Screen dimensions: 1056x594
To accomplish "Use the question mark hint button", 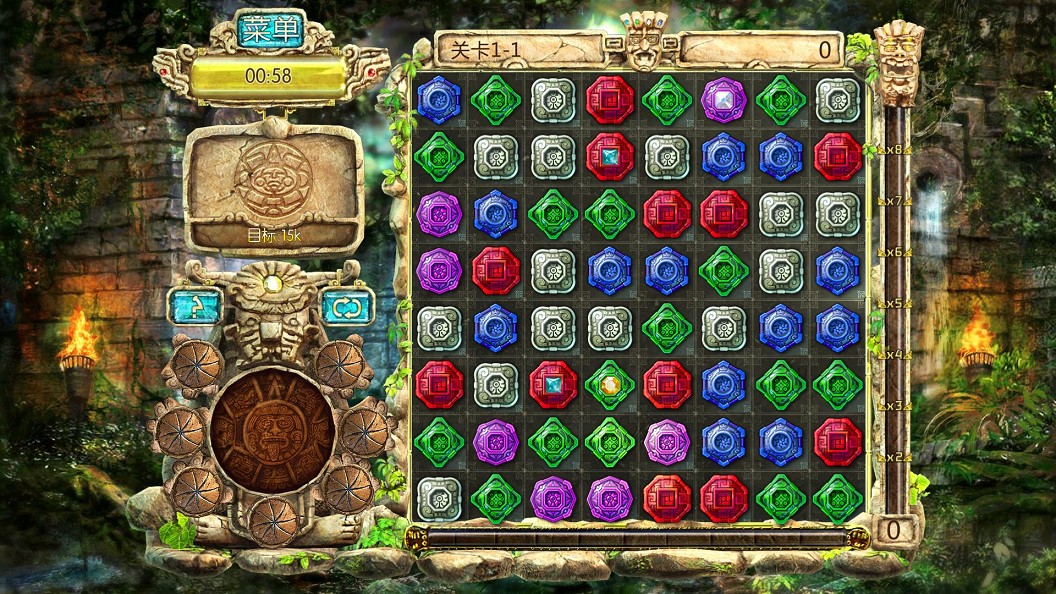I will point(195,307).
